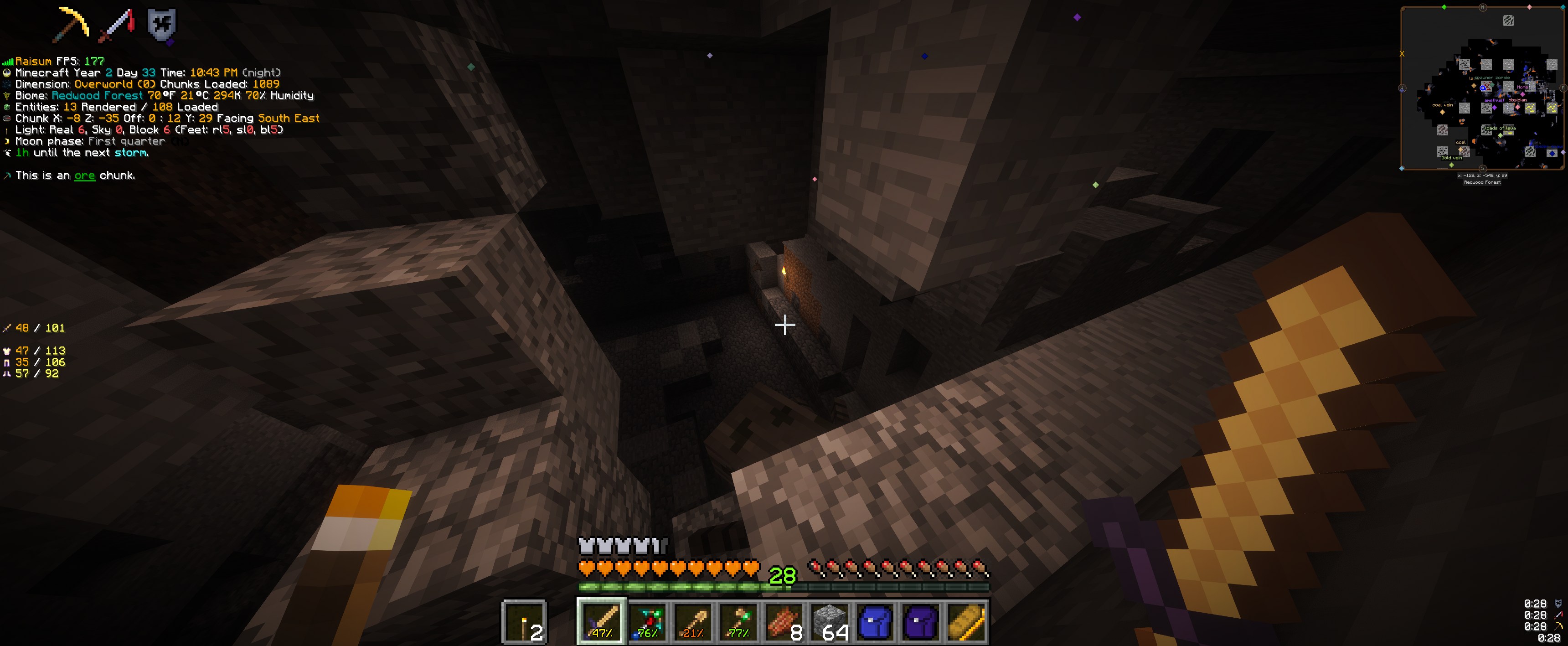Screen dimensions: 1568x646
Task: Select the emerald axe hotbar slot
Action: (738, 621)
